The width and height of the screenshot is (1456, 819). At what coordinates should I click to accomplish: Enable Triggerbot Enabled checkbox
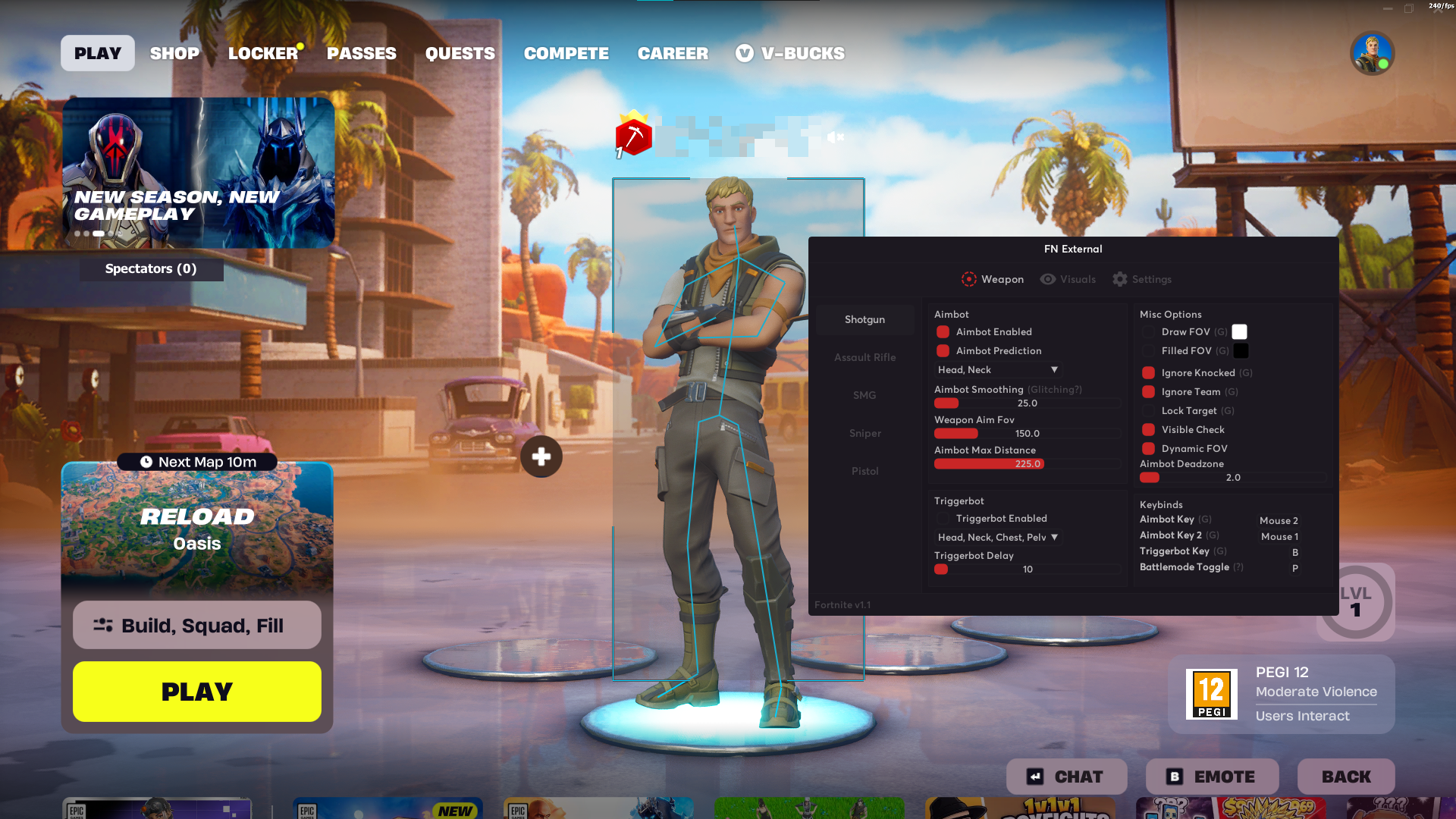pyautogui.click(x=943, y=518)
